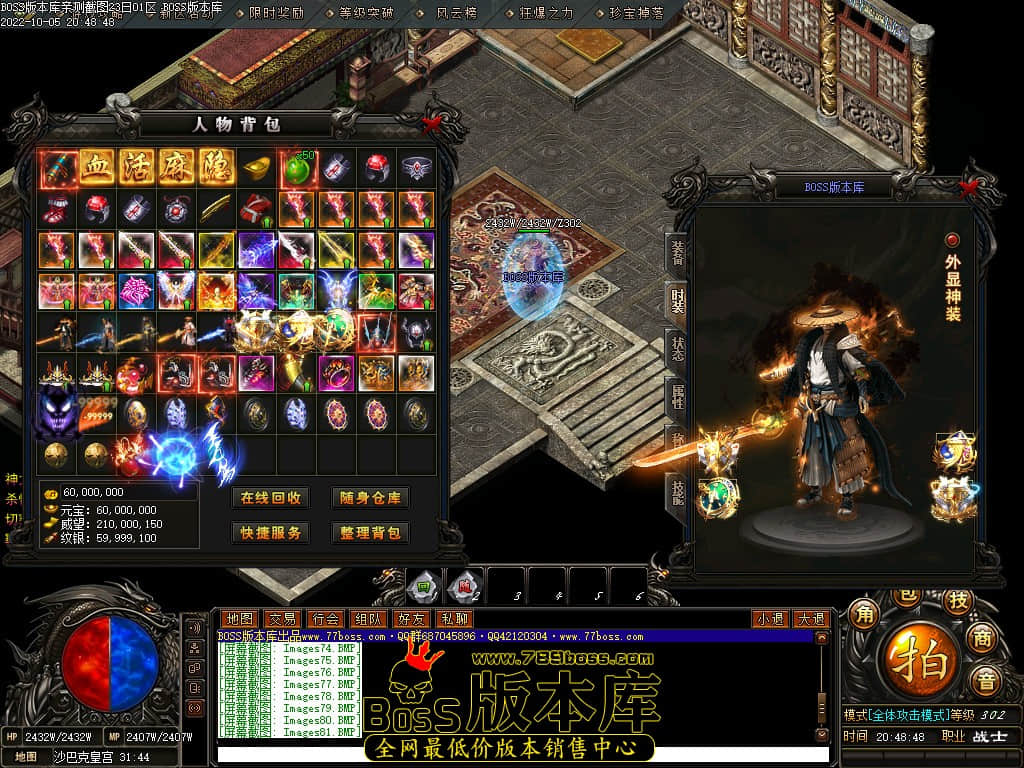Viewport: 1024px width, 768px height.
Task: Switch to the 装备 equipment tab
Action: pos(677,254)
